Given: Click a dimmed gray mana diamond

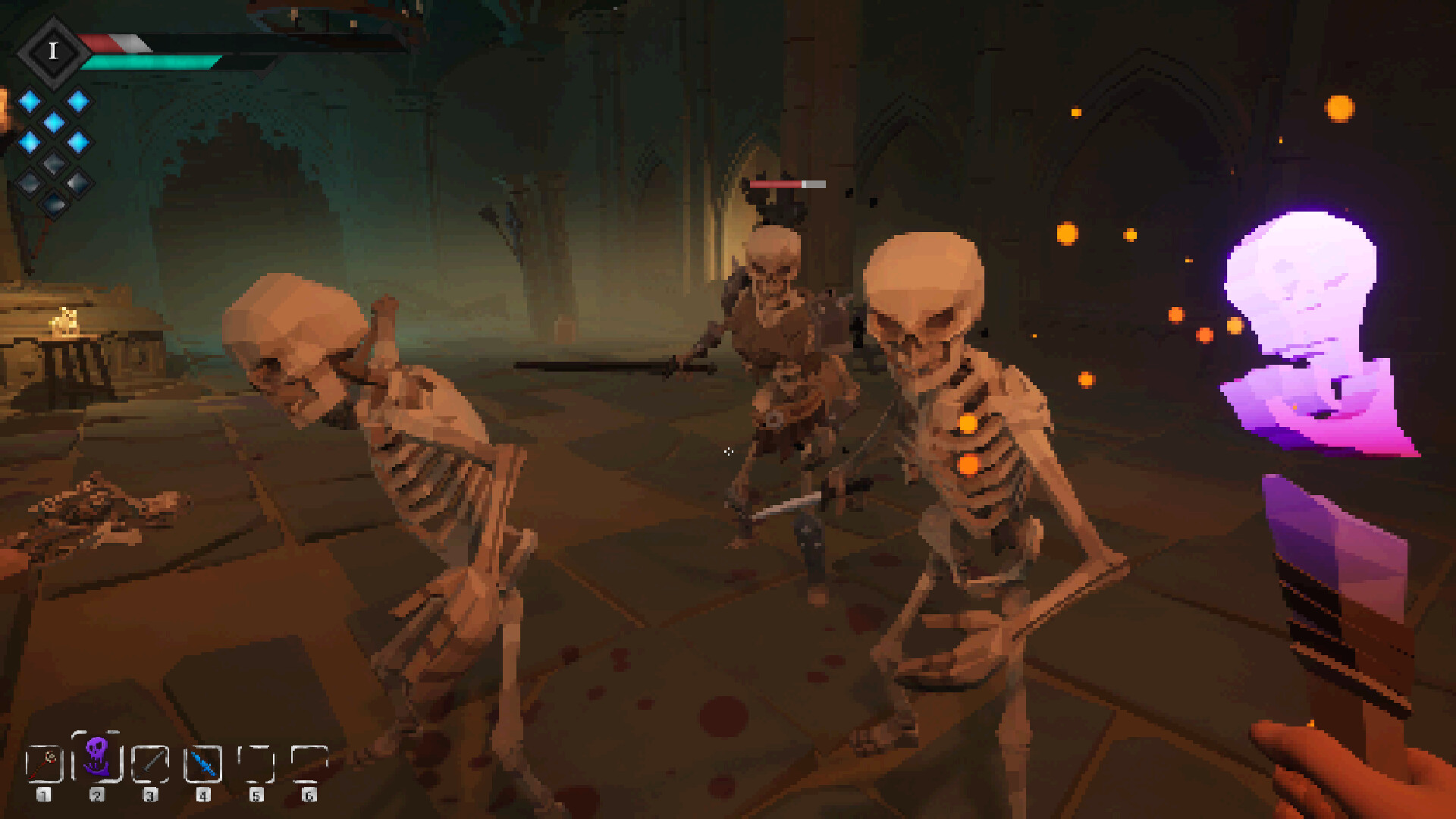Looking at the screenshot, I should 52,164.
